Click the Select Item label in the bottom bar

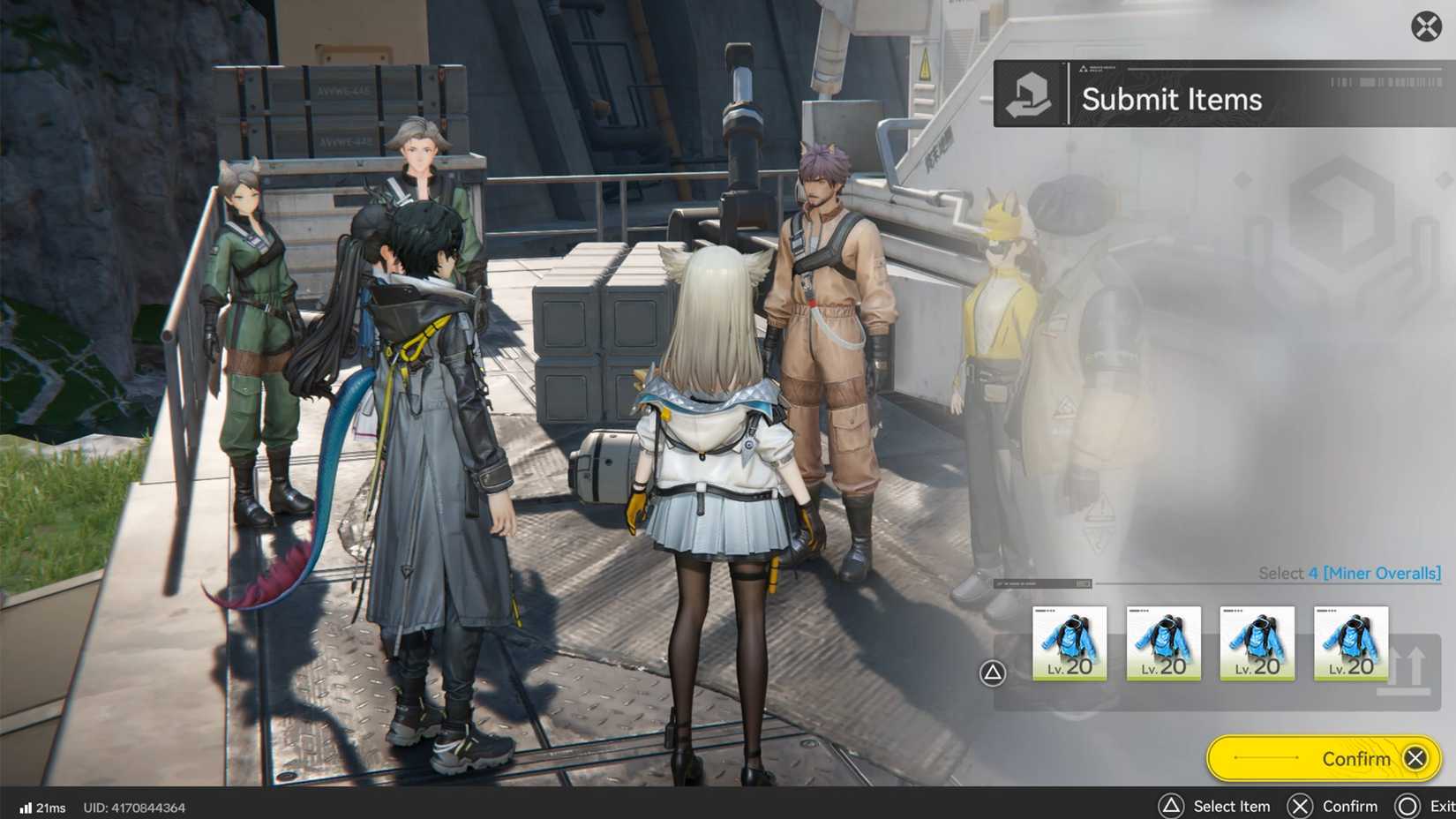[1232, 806]
